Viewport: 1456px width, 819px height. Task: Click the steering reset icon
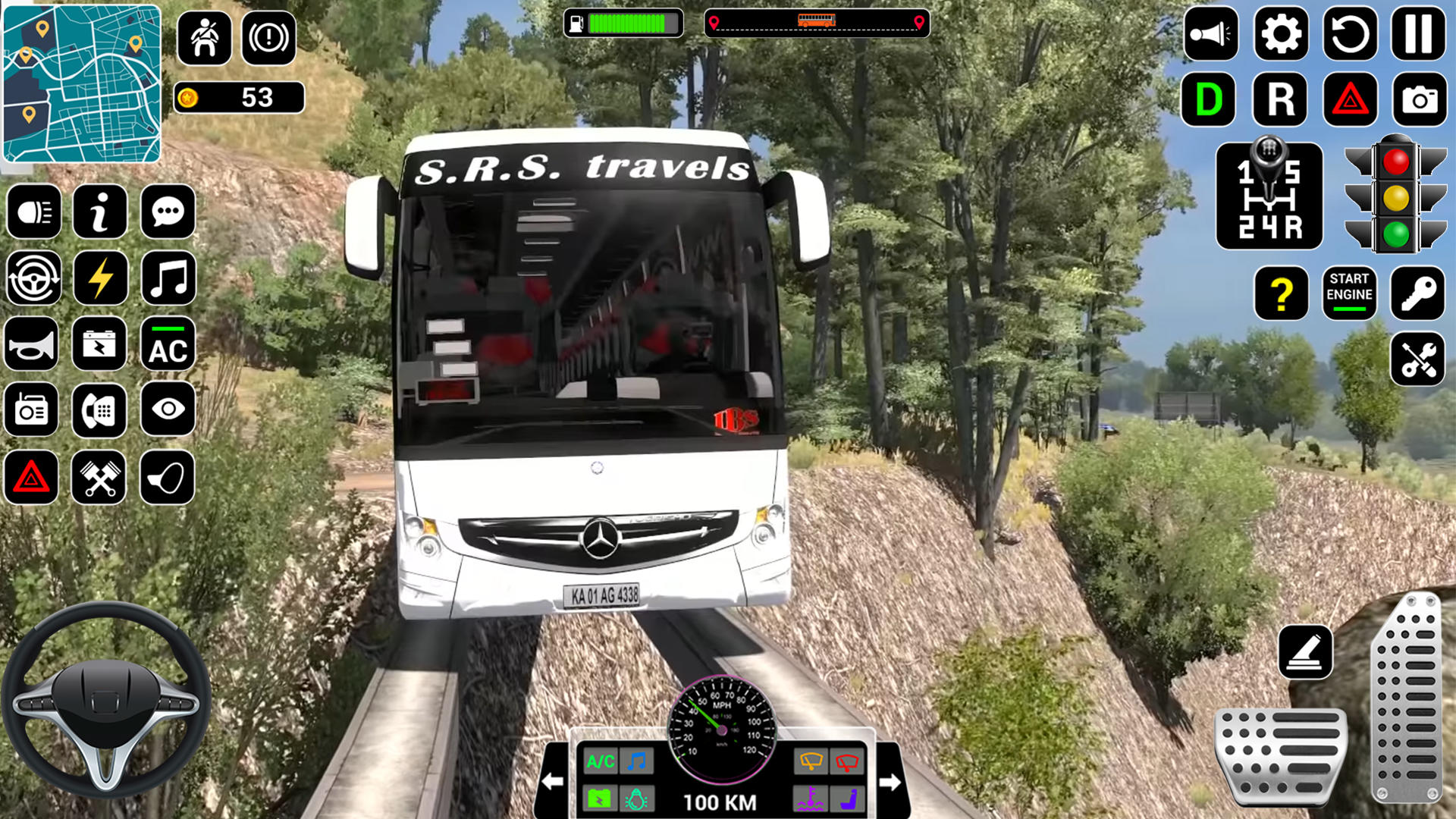[33, 279]
